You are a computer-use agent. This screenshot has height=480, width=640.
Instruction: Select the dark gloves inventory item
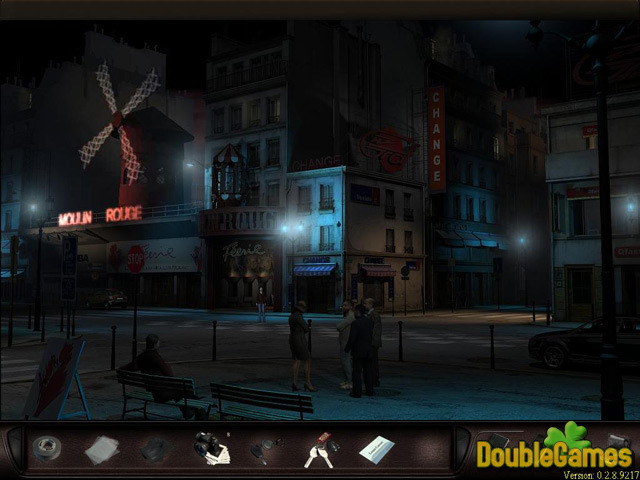tap(153, 450)
